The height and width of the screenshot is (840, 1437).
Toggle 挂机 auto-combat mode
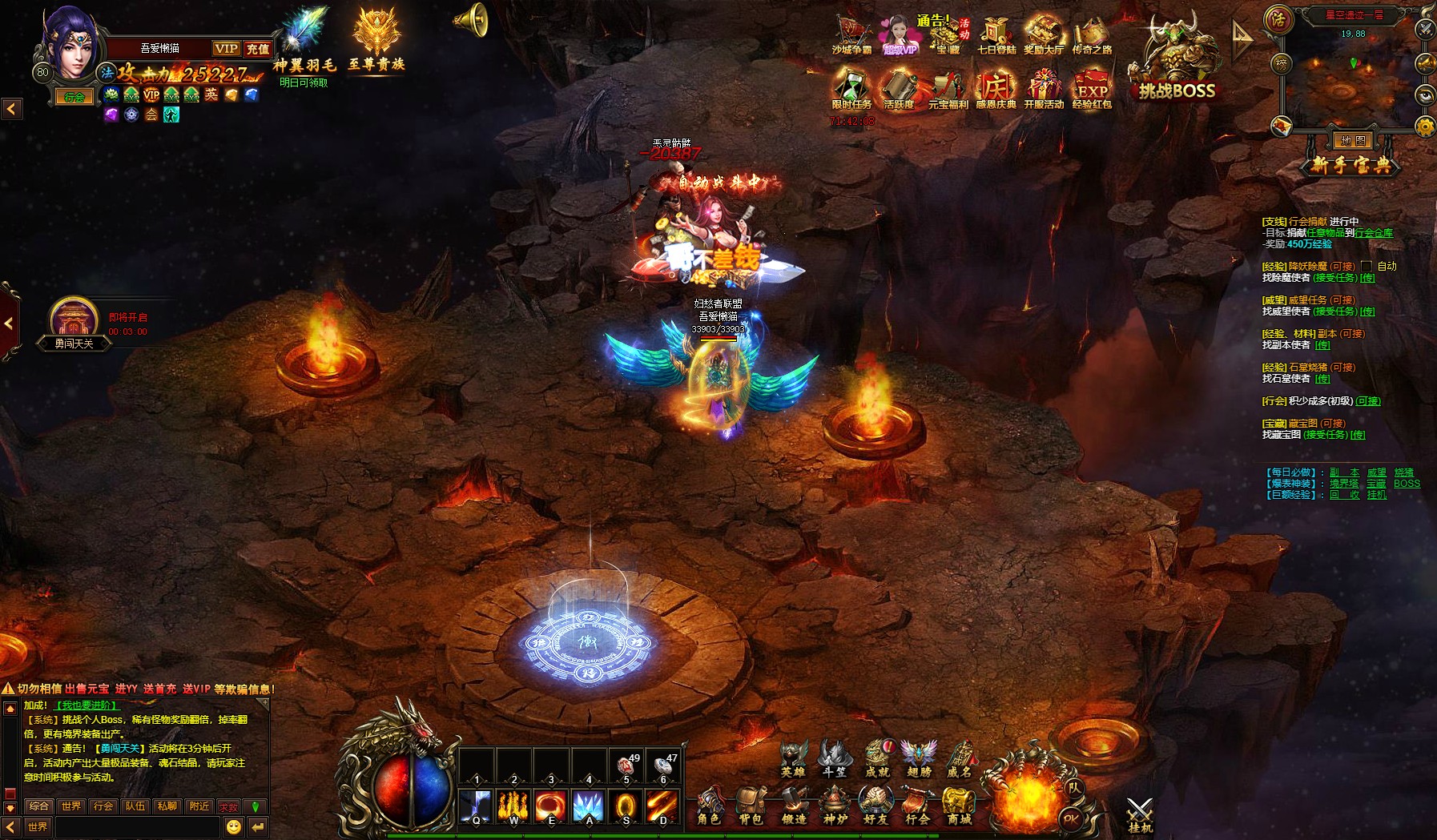[1139, 814]
